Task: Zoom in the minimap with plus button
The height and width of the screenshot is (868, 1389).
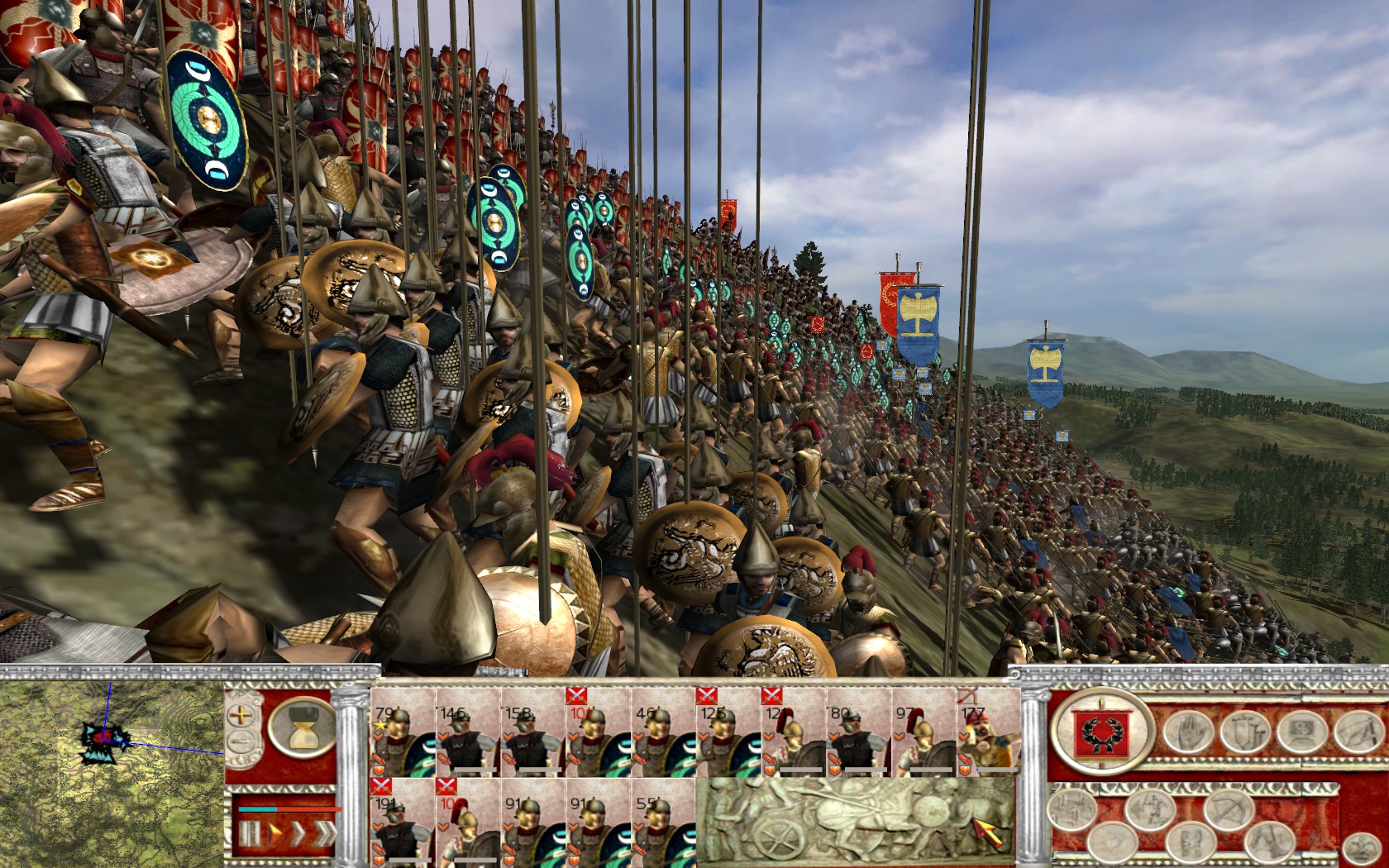Action: click(x=241, y=715)
